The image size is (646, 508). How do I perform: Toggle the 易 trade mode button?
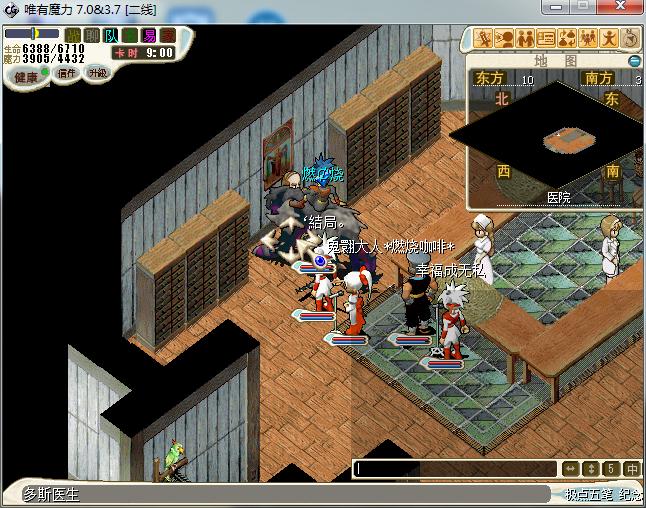(149, 36)
